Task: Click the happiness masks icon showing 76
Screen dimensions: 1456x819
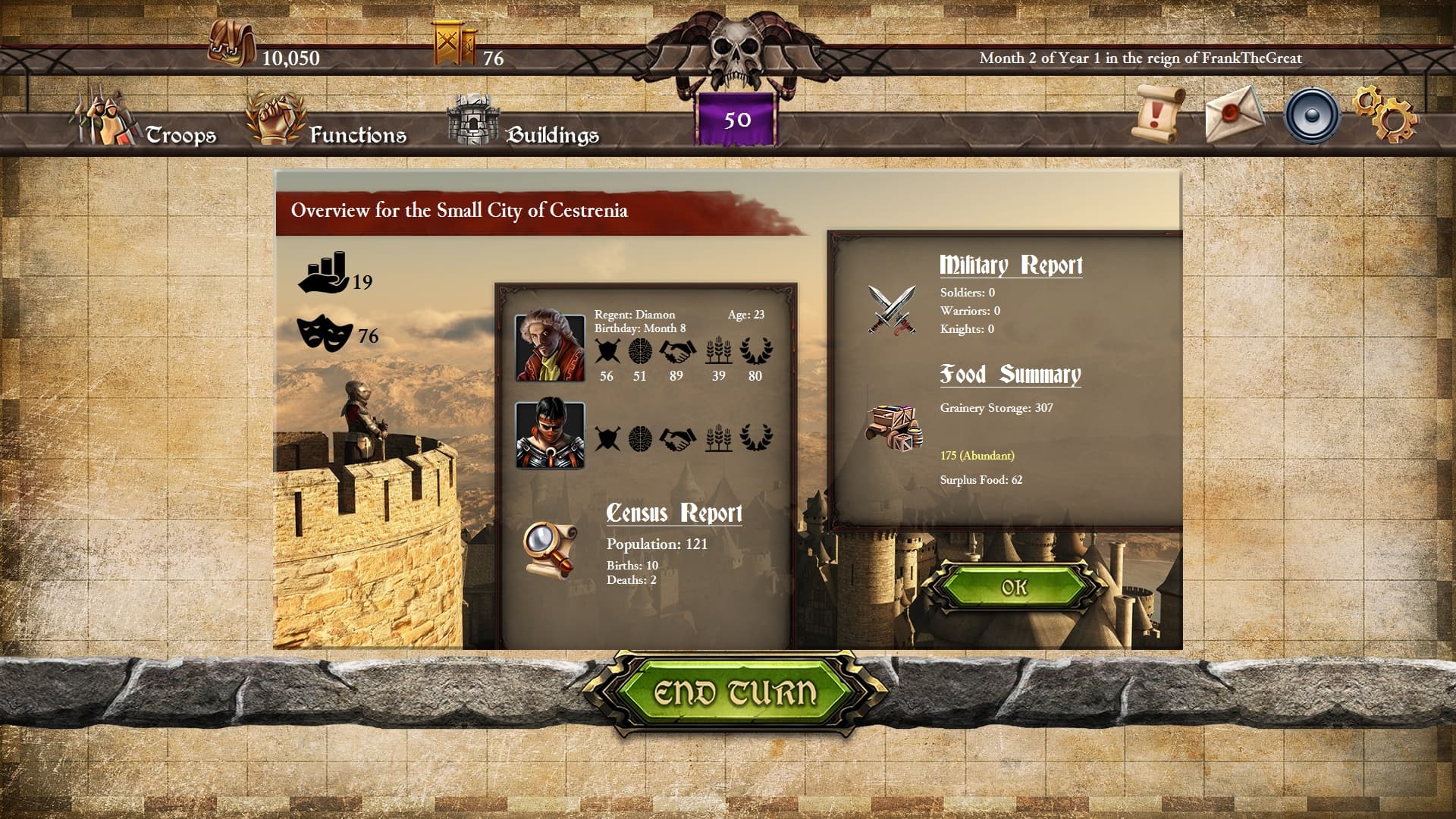Action: (x=325, y=334)
